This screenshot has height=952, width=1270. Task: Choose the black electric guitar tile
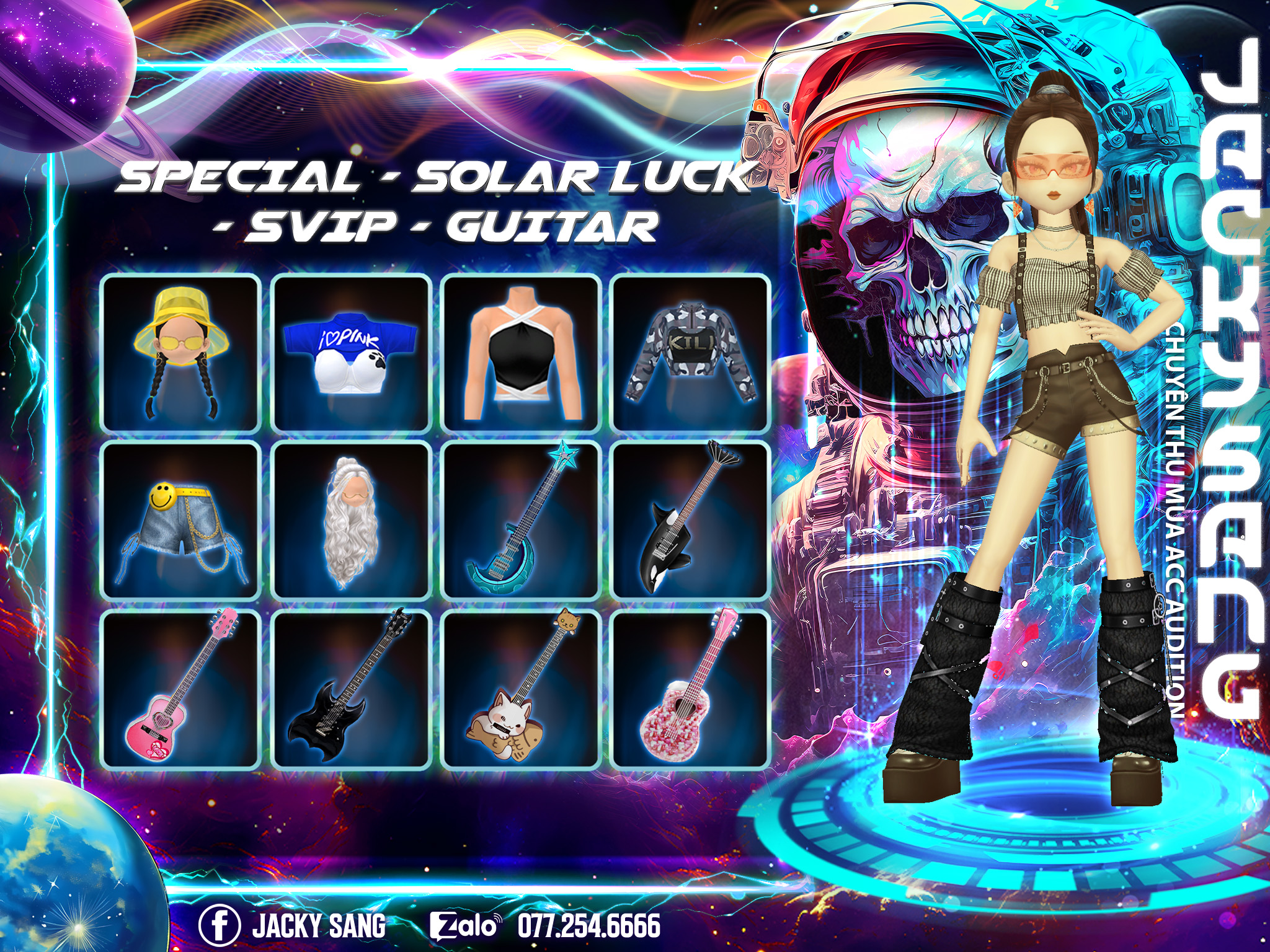pyautogui.click(x=351, y=689)
